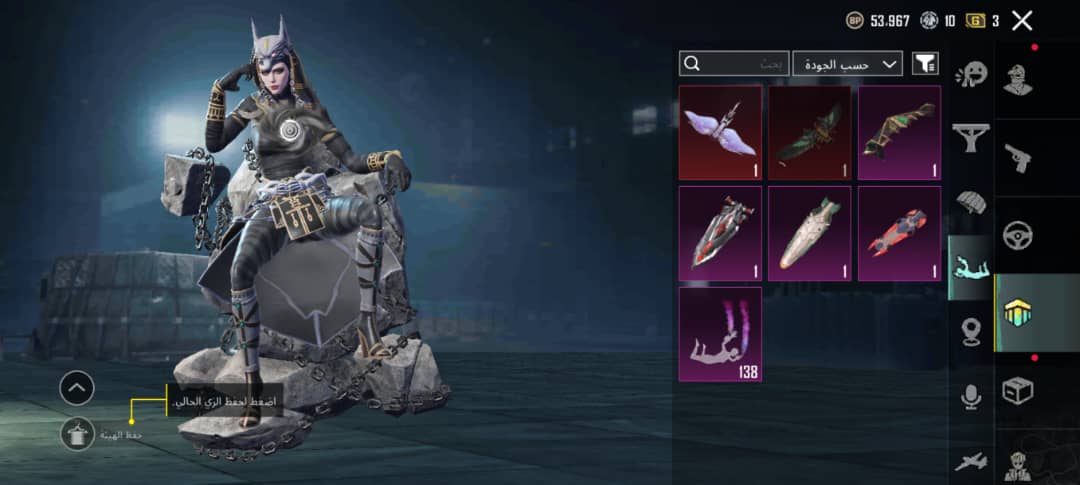Switch to the pistol weapons category
Image resolution: width=1080 pixels, height=485 pixels.
(1018, 158)
